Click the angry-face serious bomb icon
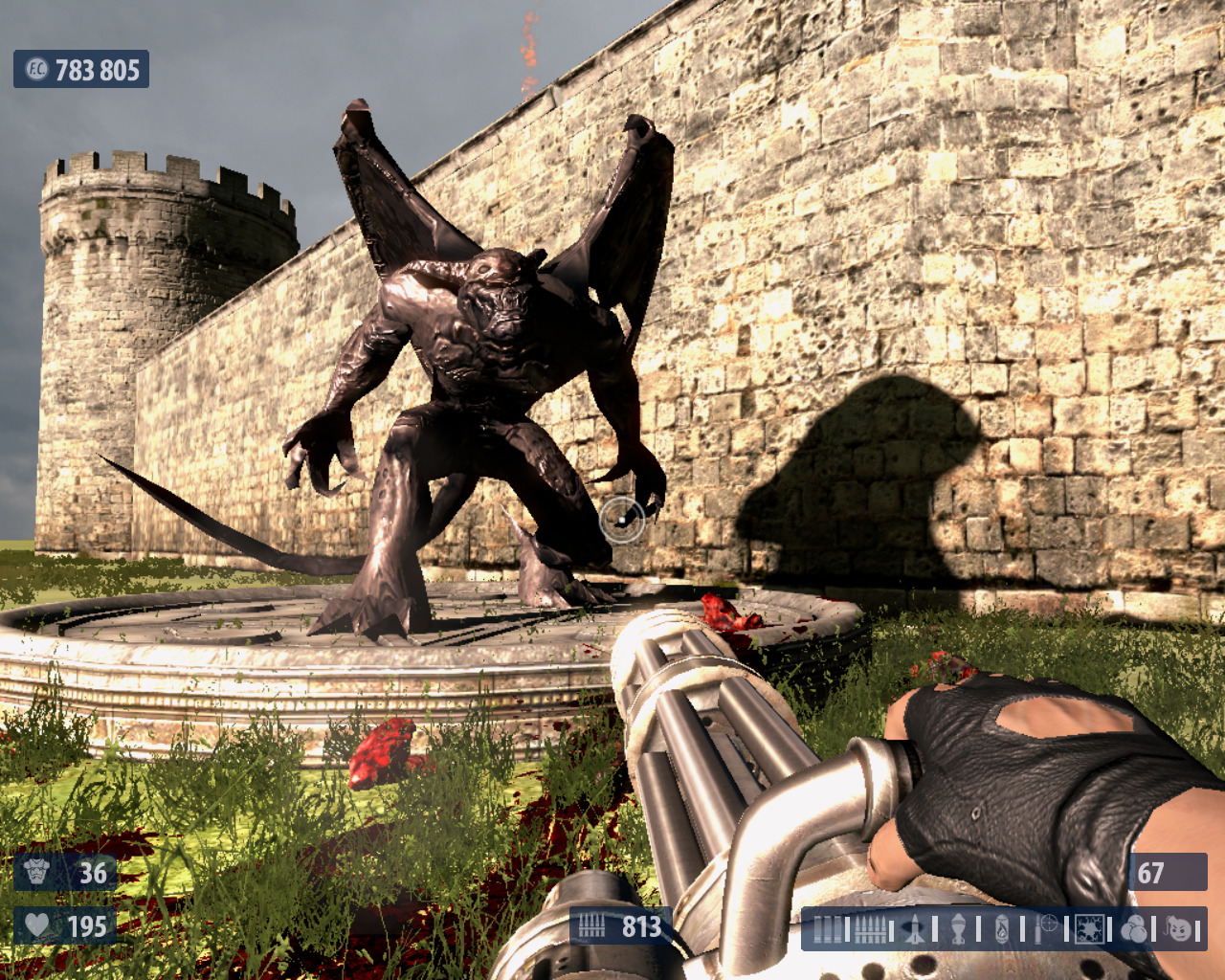Image resolution: width=1225 pixels, height=980 pixels. pos(1179,928)
